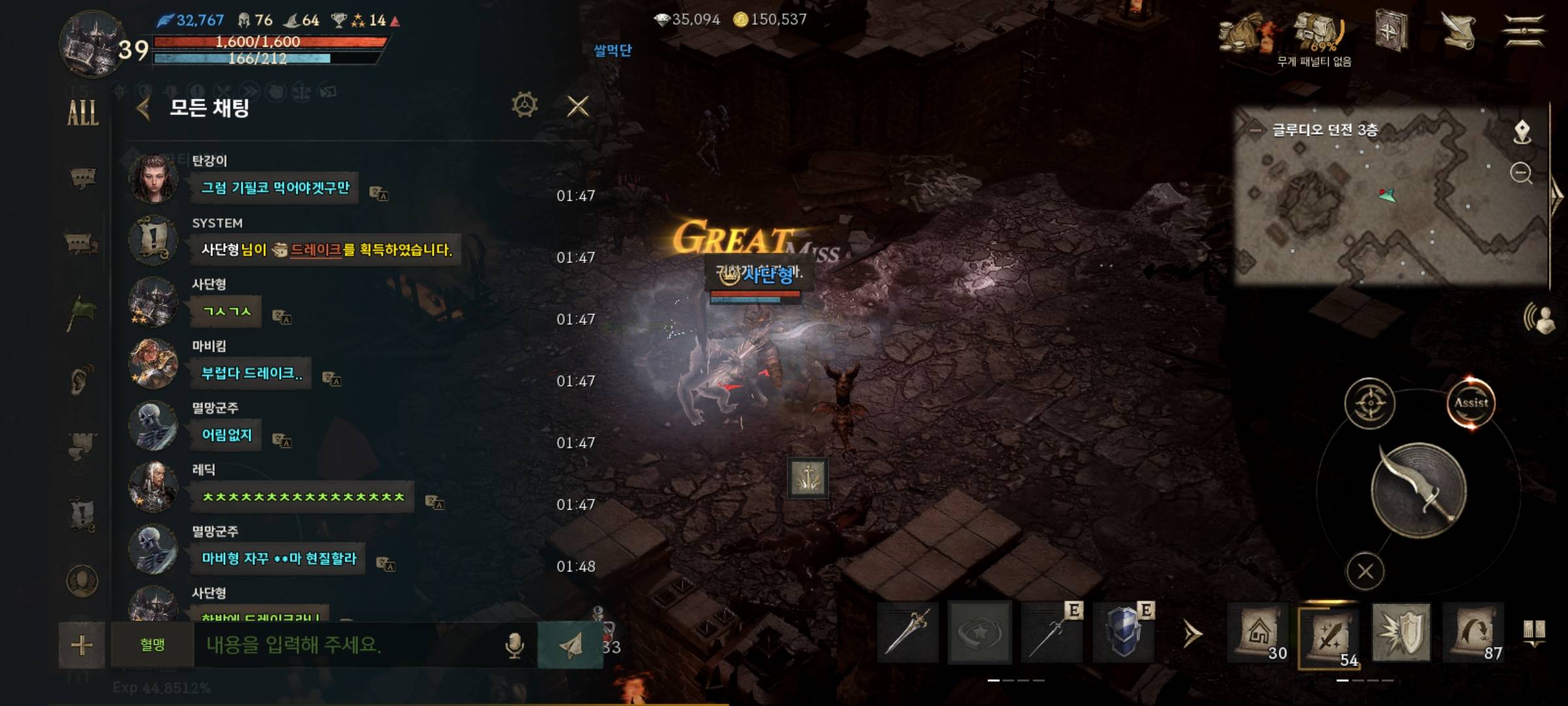Click the chat message input field

(346, 645)
